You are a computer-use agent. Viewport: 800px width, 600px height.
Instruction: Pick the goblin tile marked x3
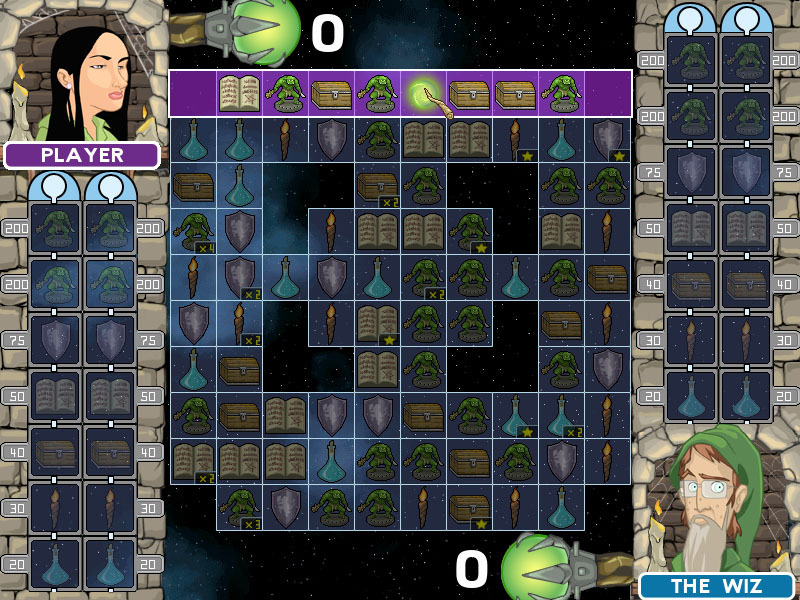point(239,508)
